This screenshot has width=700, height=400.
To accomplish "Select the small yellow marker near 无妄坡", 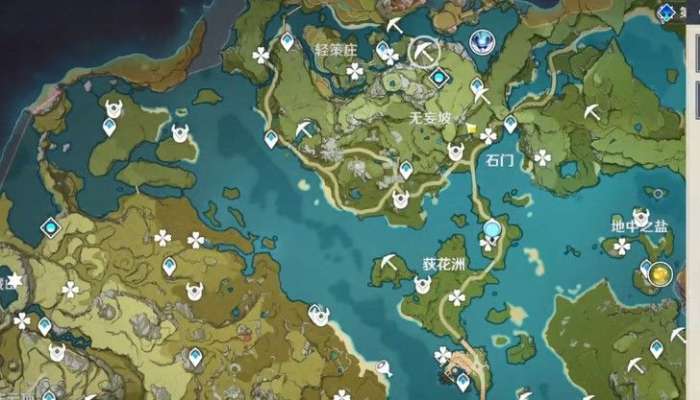I will pos(470,127).
